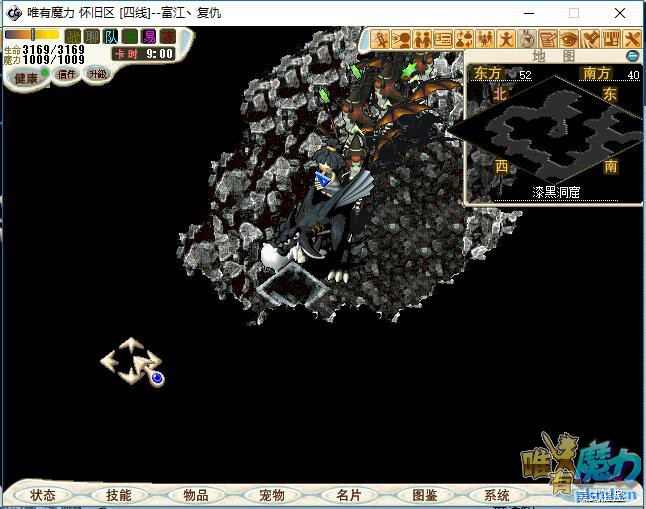This screenshot has width=646, height=509.
Task: Select the stopwatch icon in the toolbar
Action: point(527,39)
